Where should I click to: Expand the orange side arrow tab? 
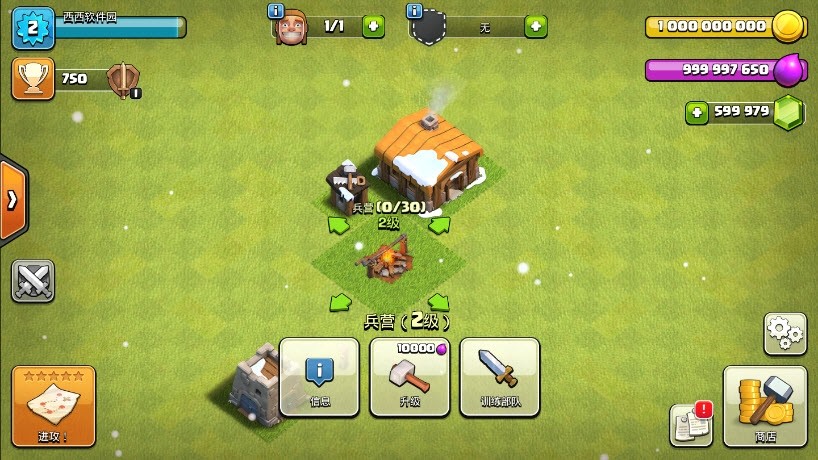click(x=13, y=200)
